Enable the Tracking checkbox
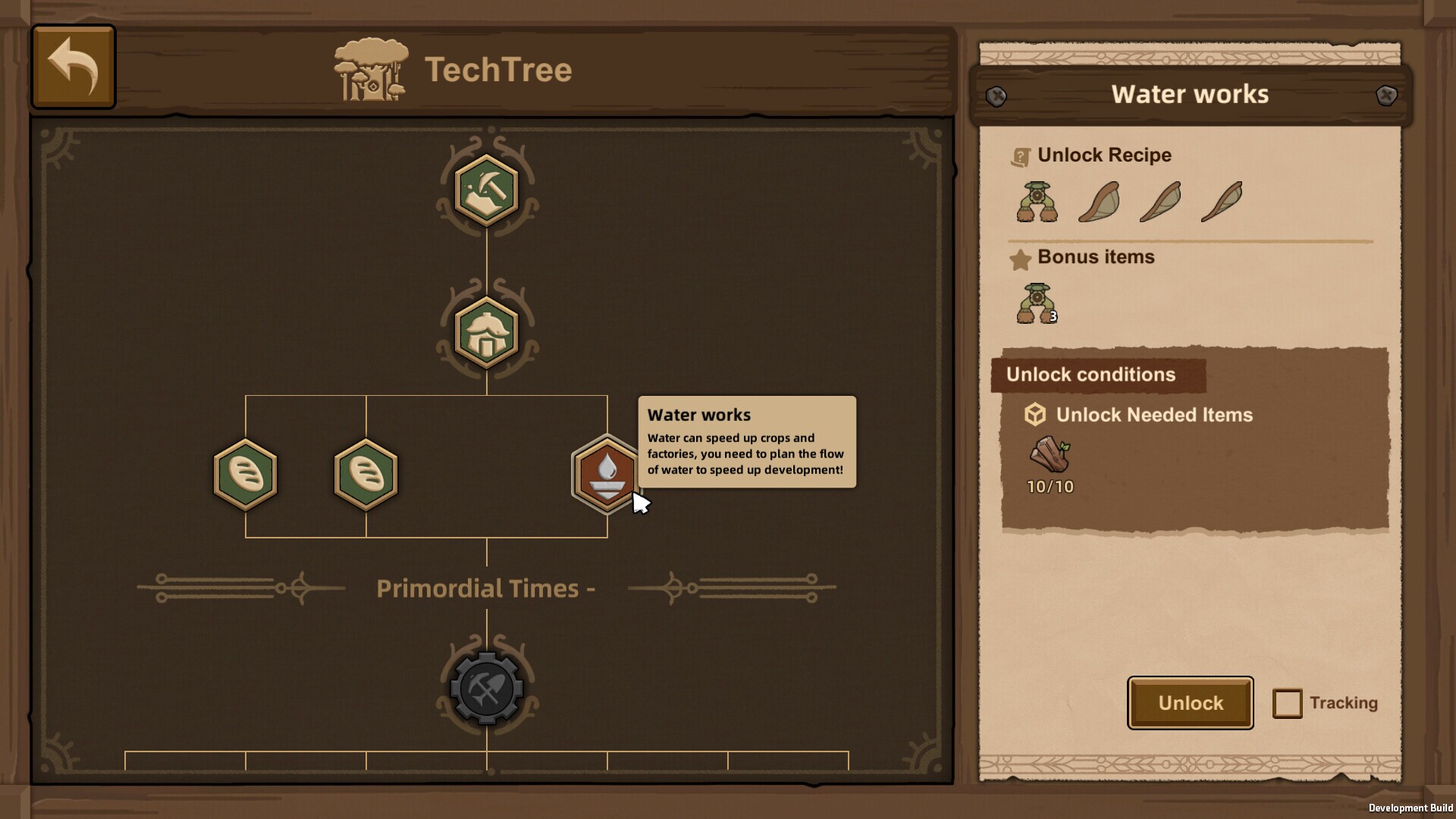 pyautogui.click(x=1288, y=703)
